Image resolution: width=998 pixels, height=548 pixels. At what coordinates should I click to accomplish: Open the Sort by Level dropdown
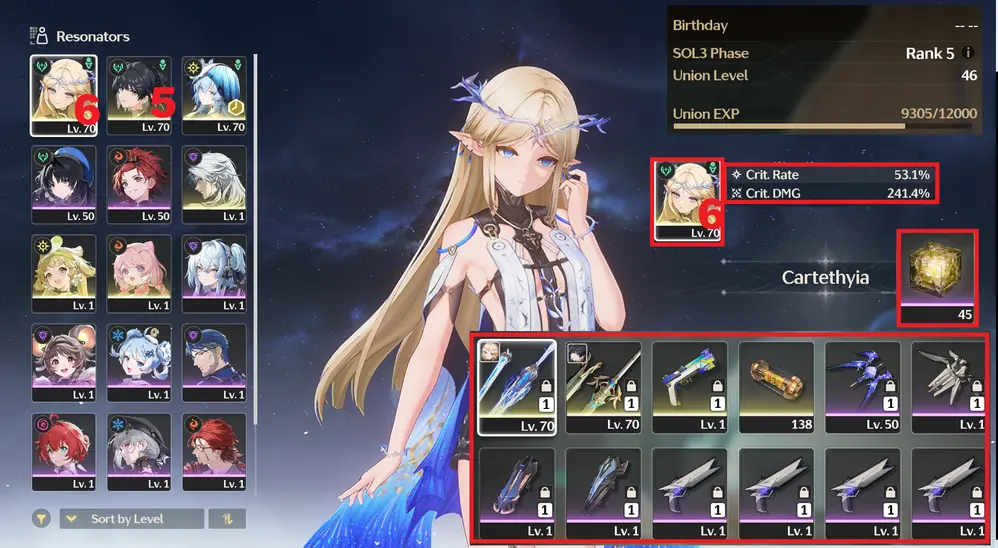pyautogui.click(x=131, y=519)
